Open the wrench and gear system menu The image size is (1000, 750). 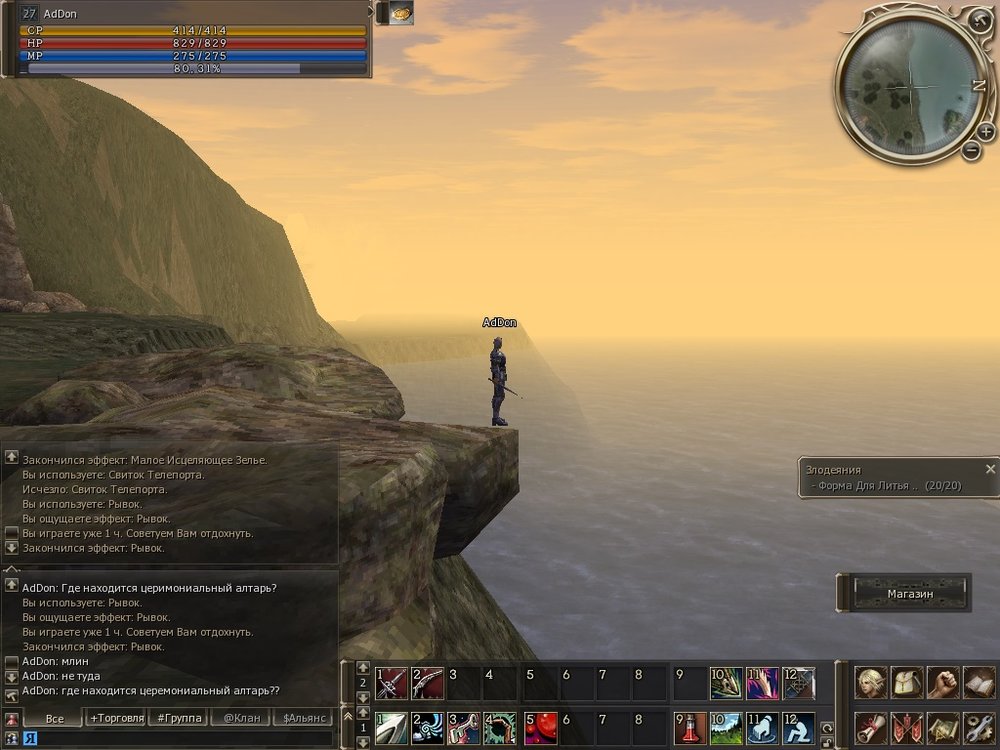click(979, 727)
